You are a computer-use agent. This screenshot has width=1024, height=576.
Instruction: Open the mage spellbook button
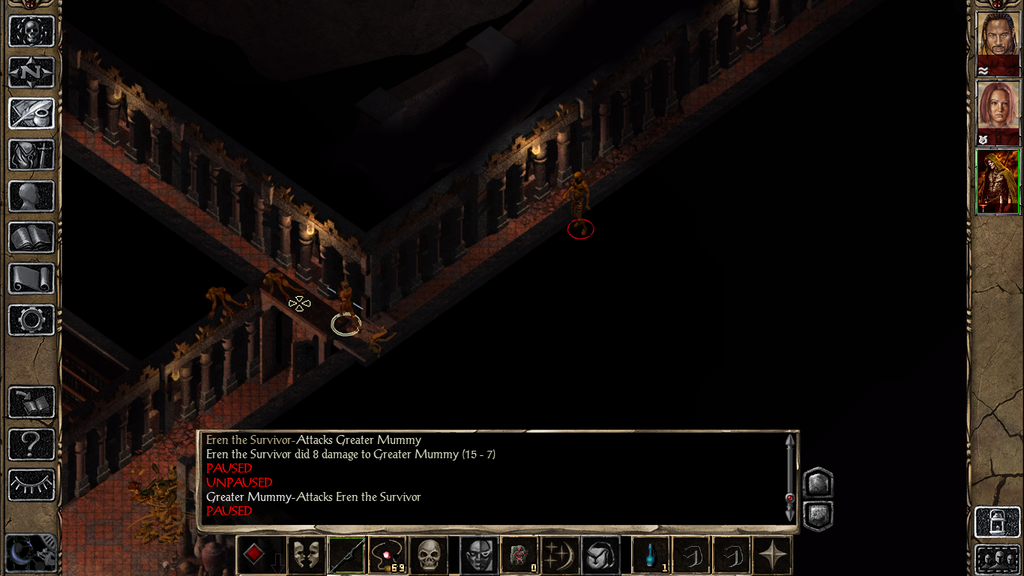(31, 237)
